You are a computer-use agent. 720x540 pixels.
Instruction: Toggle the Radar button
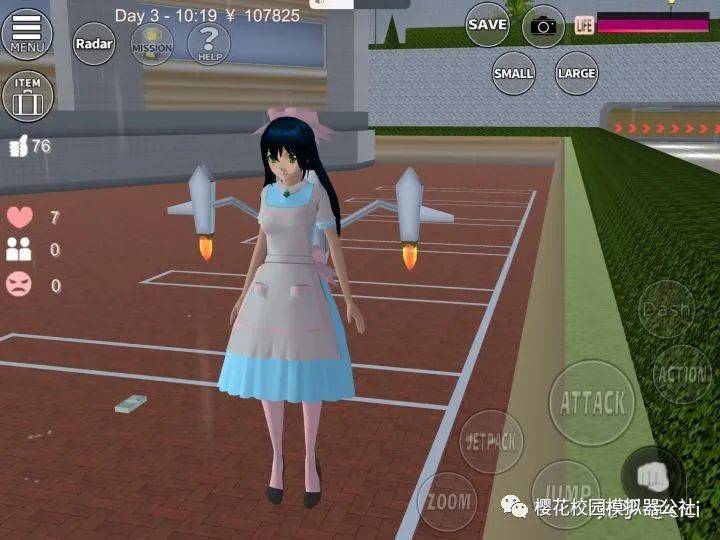pos(93,44)
